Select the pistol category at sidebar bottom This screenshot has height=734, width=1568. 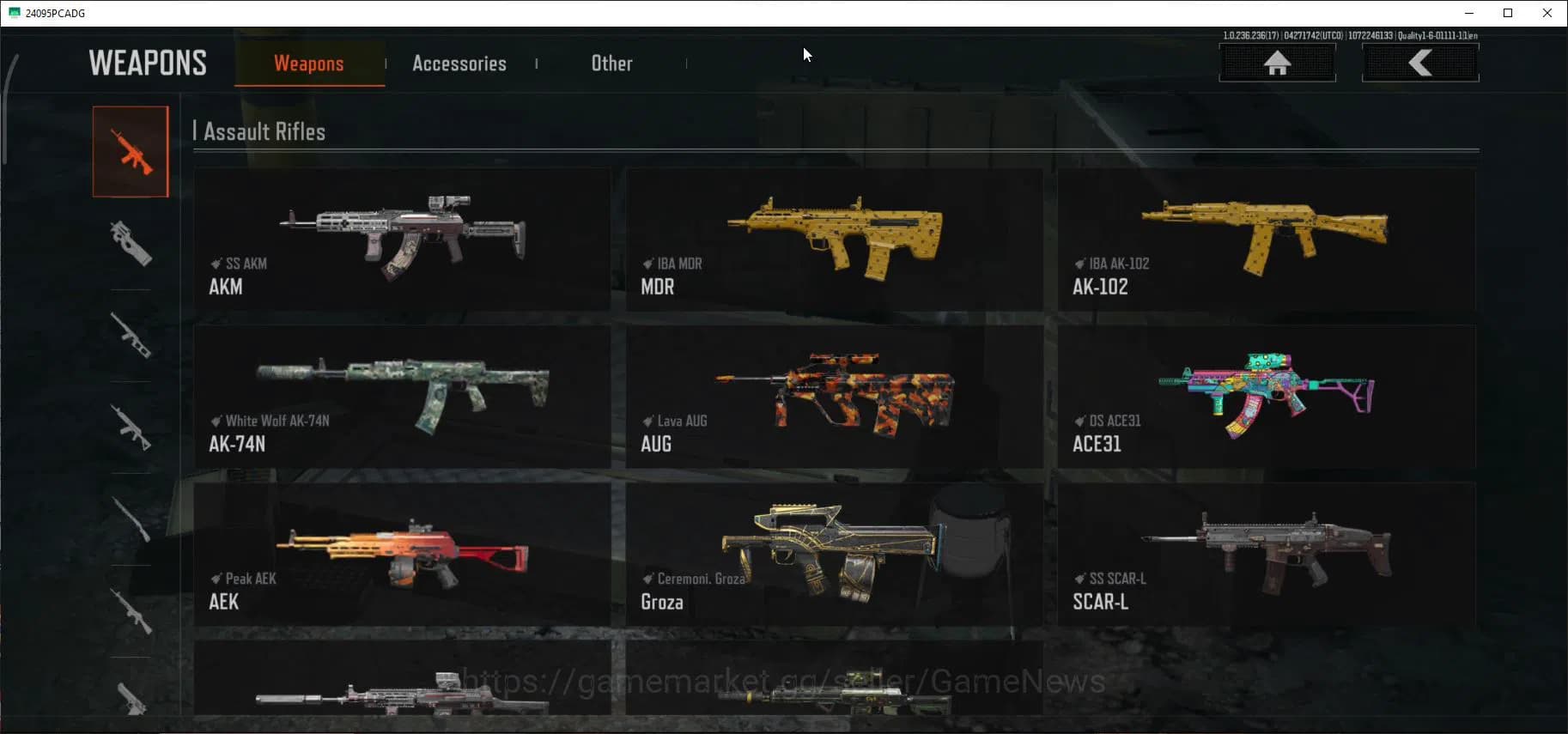[x=131, y=704]
